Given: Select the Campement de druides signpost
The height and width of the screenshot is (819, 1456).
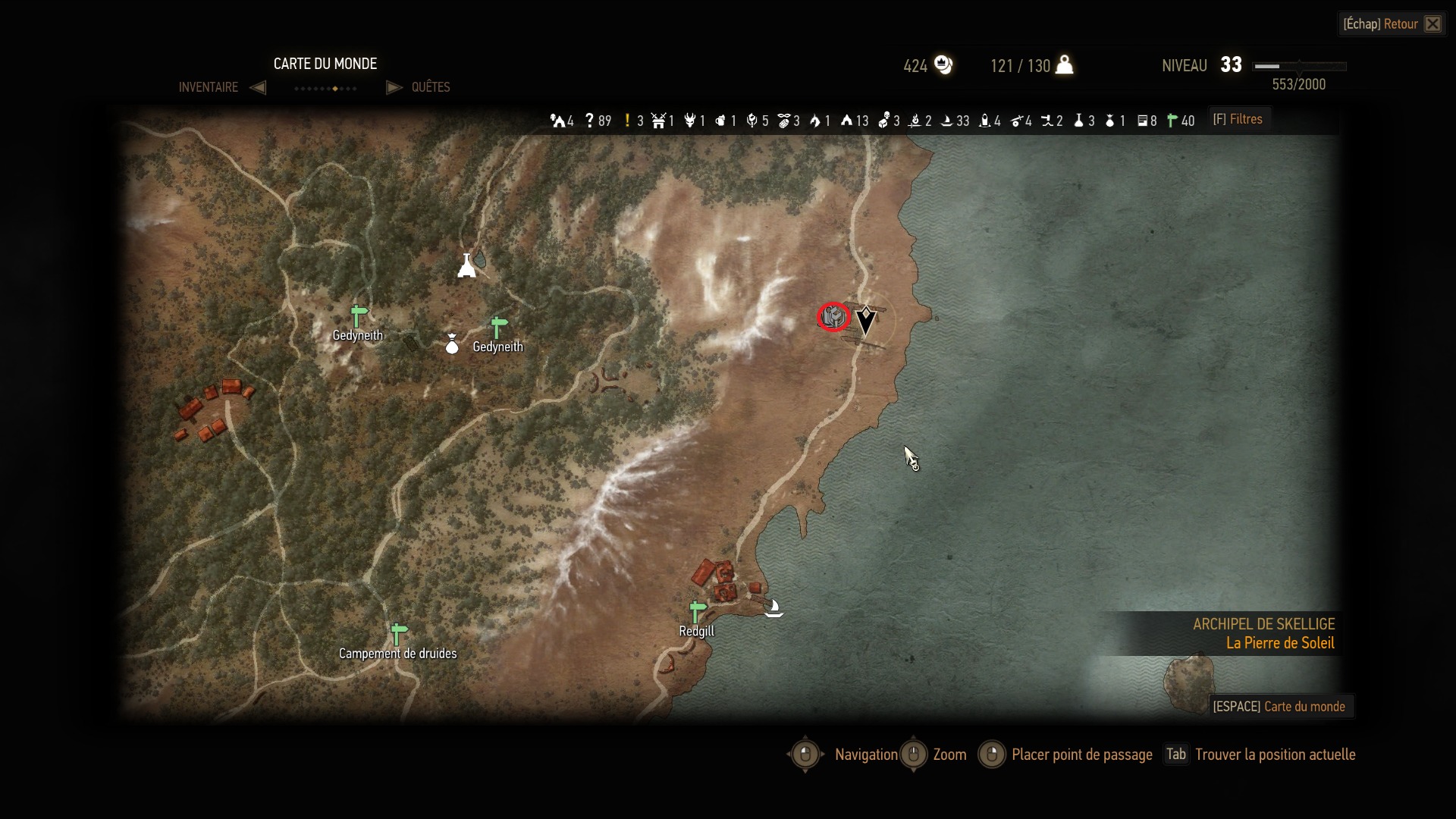Looking at the screenshot, I should [398, 633].
